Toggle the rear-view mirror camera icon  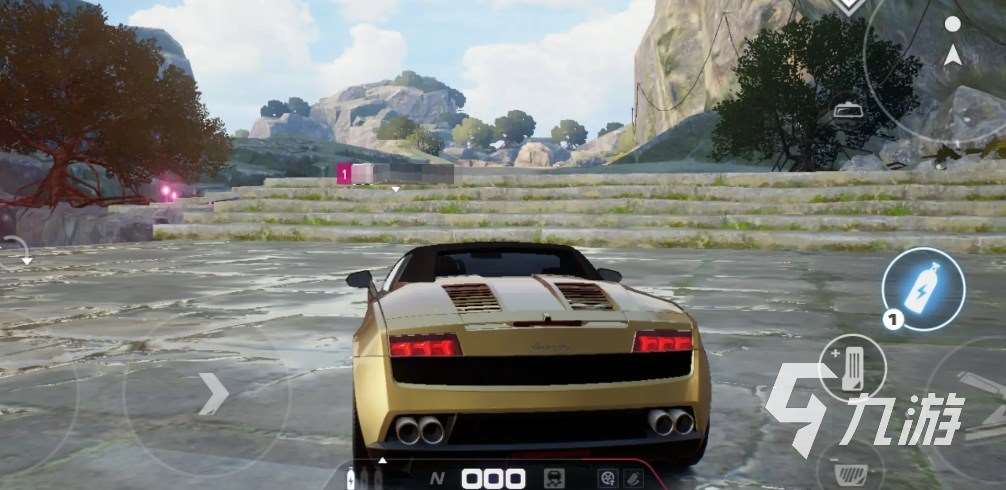click(x=850, y=109)
